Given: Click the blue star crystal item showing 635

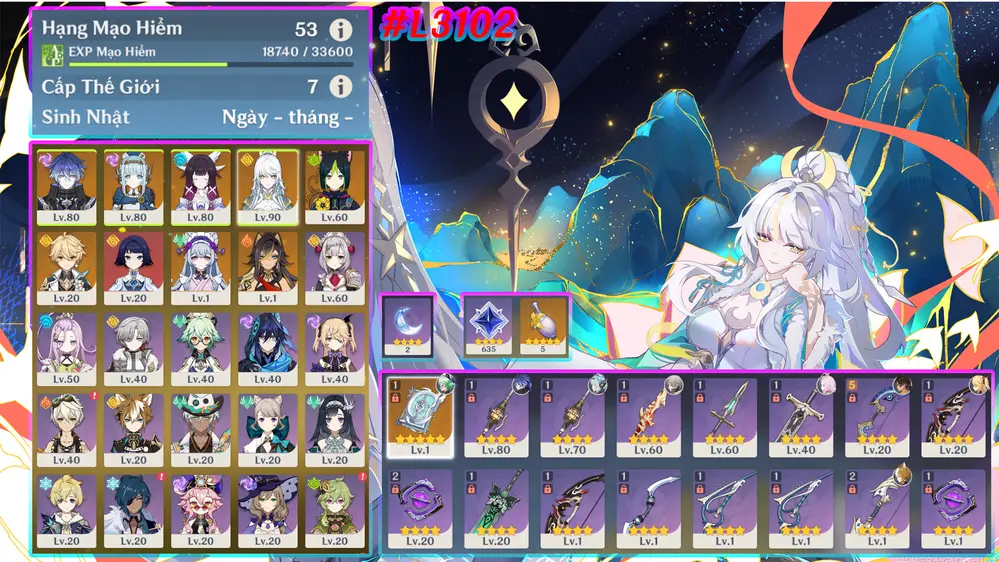Looking at the screenshot, I should pos(490,325).
